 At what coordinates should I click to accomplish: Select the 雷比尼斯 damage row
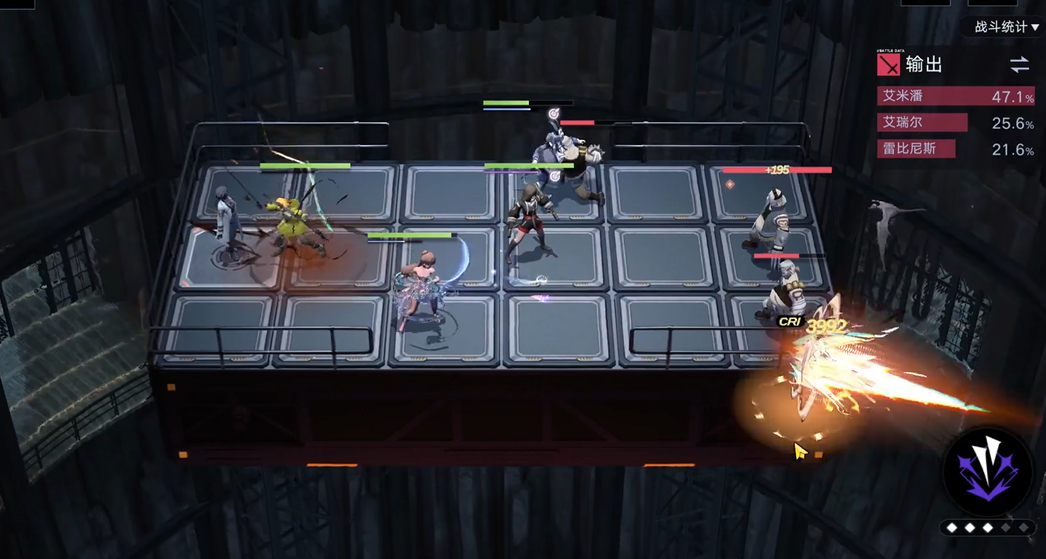coord(955,149)
